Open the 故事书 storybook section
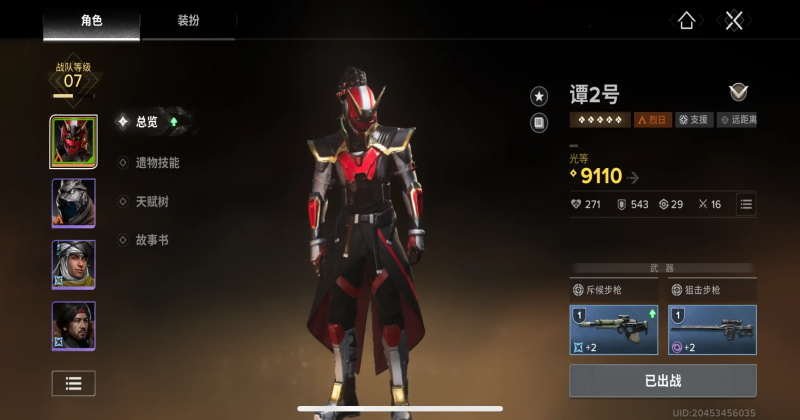This screenshot has width=800, height=420. [151, 240]
